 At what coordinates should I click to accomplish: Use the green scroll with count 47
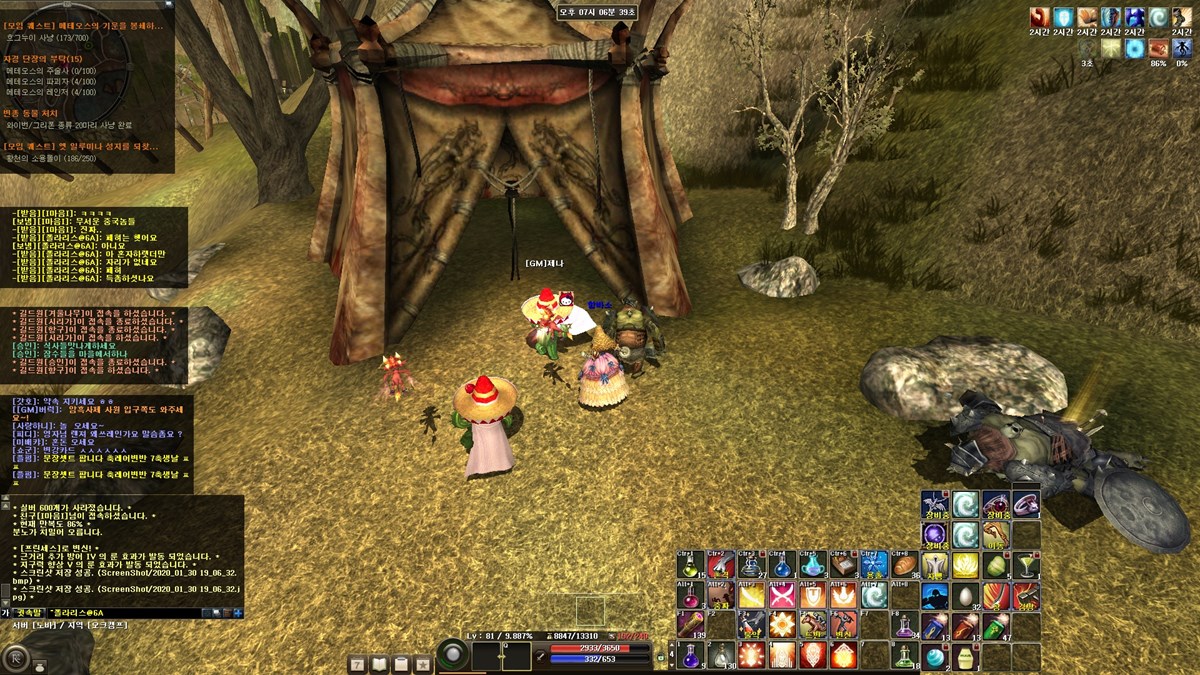click(996, 626)
